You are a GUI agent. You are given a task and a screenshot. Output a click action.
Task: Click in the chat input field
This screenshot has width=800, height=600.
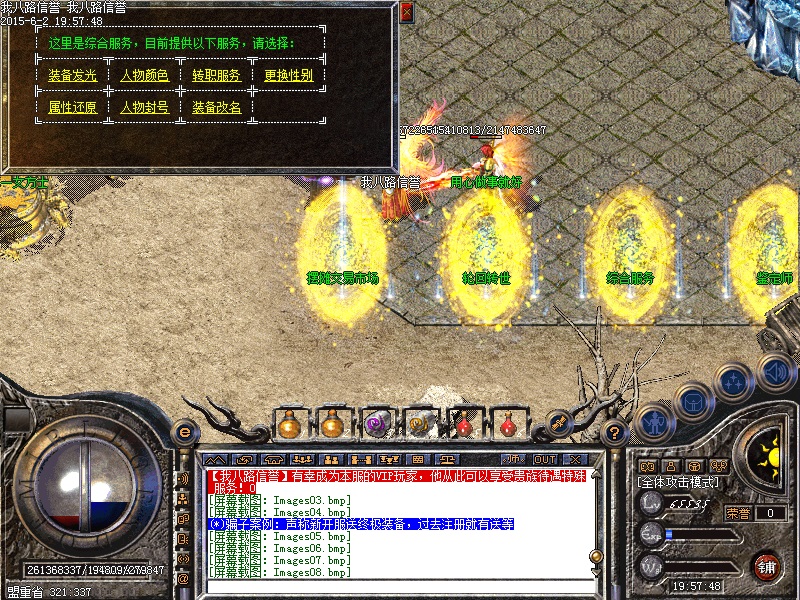(400, 586)
